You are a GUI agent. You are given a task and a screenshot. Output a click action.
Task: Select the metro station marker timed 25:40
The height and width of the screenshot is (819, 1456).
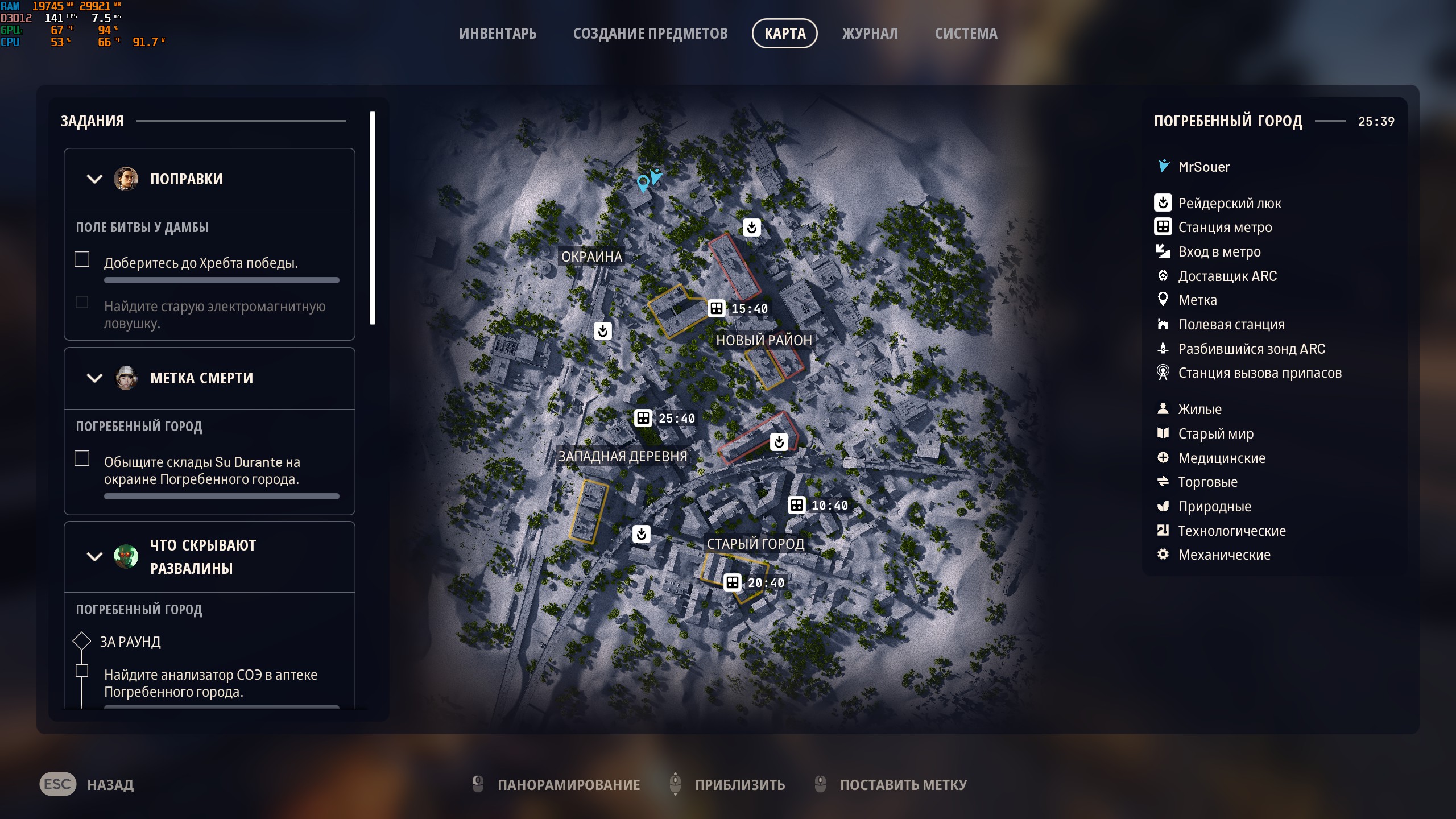pos(643,418)
